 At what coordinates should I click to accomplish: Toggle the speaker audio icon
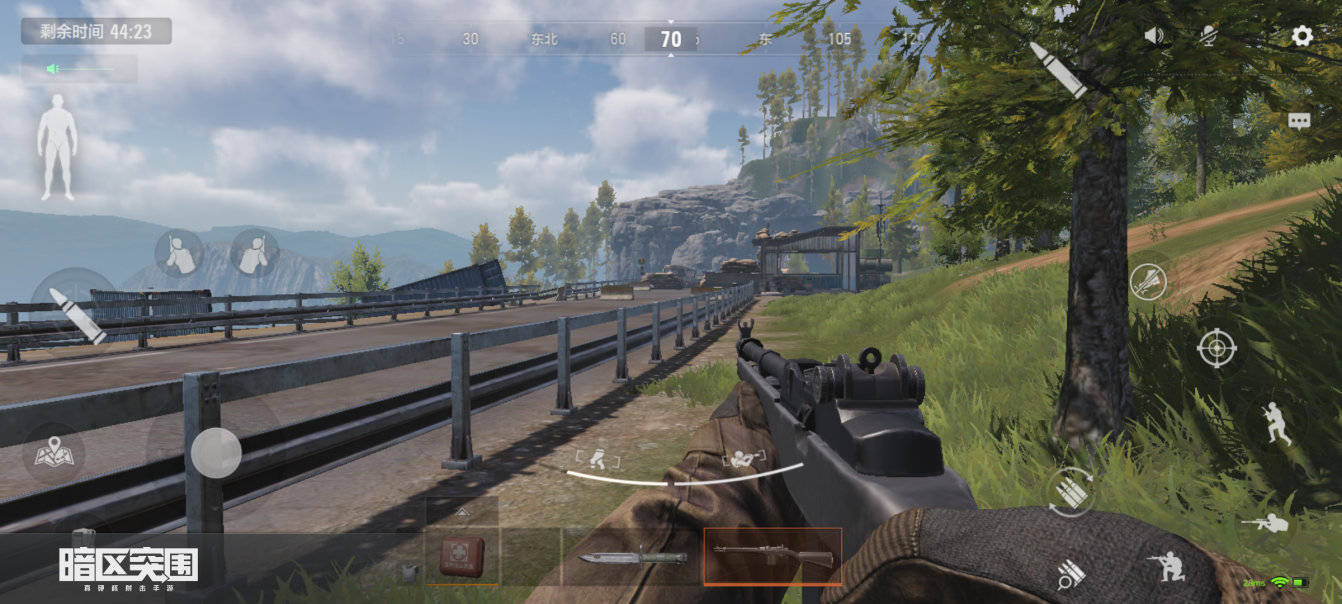point(1154,36)
